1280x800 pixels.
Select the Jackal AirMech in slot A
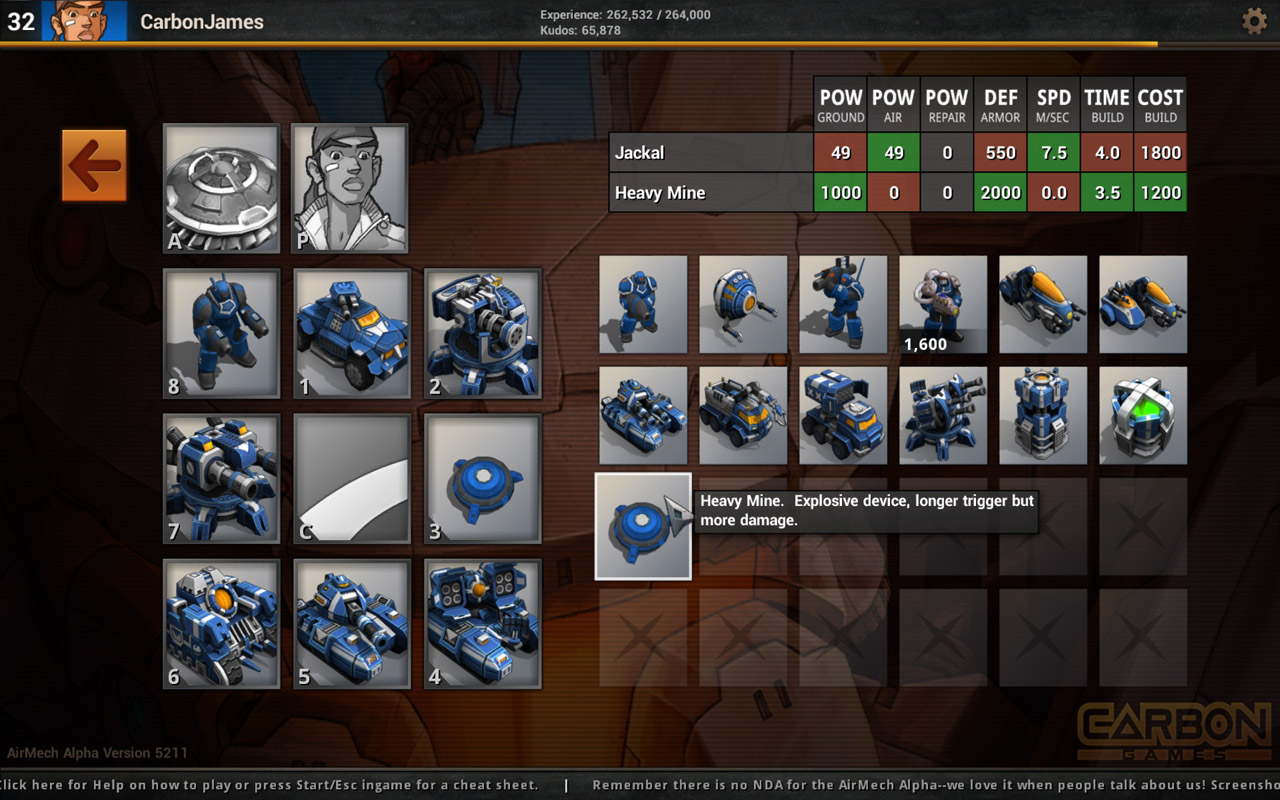coord(220,188)
